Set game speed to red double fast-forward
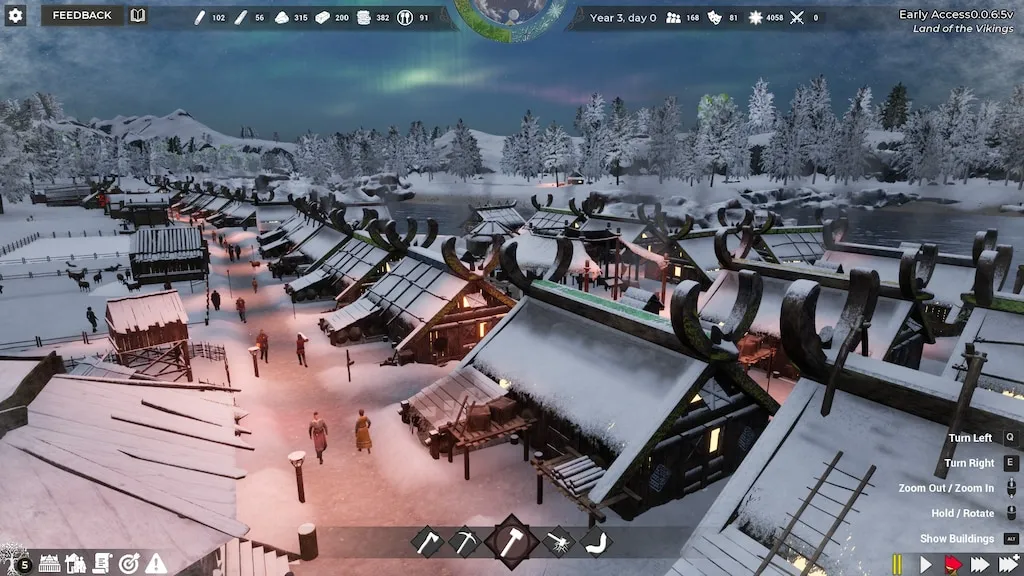This screenshot has height=576, width=1024. (x=953, y=565)
